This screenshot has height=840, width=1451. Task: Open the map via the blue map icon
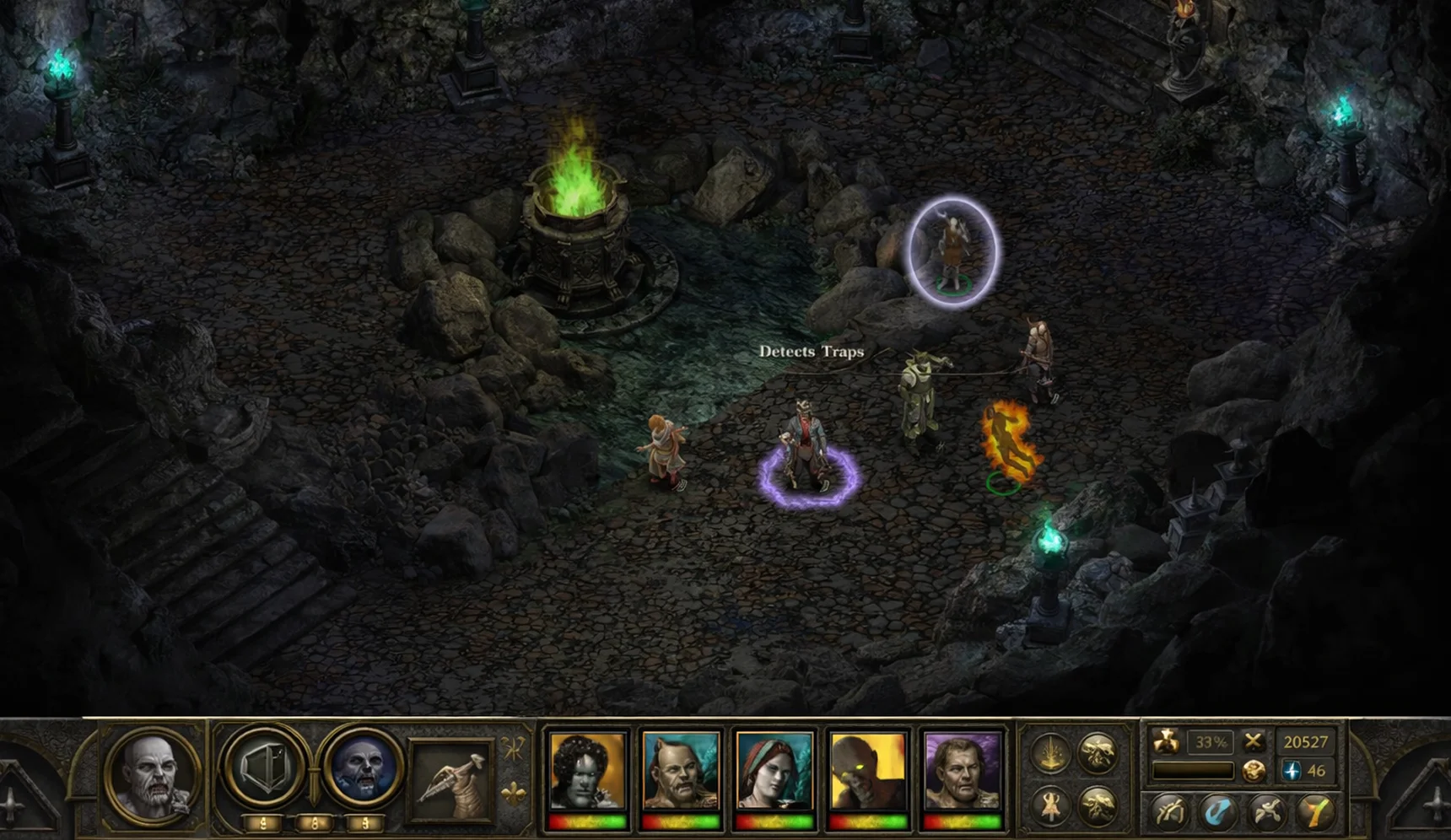(1217, 811)
